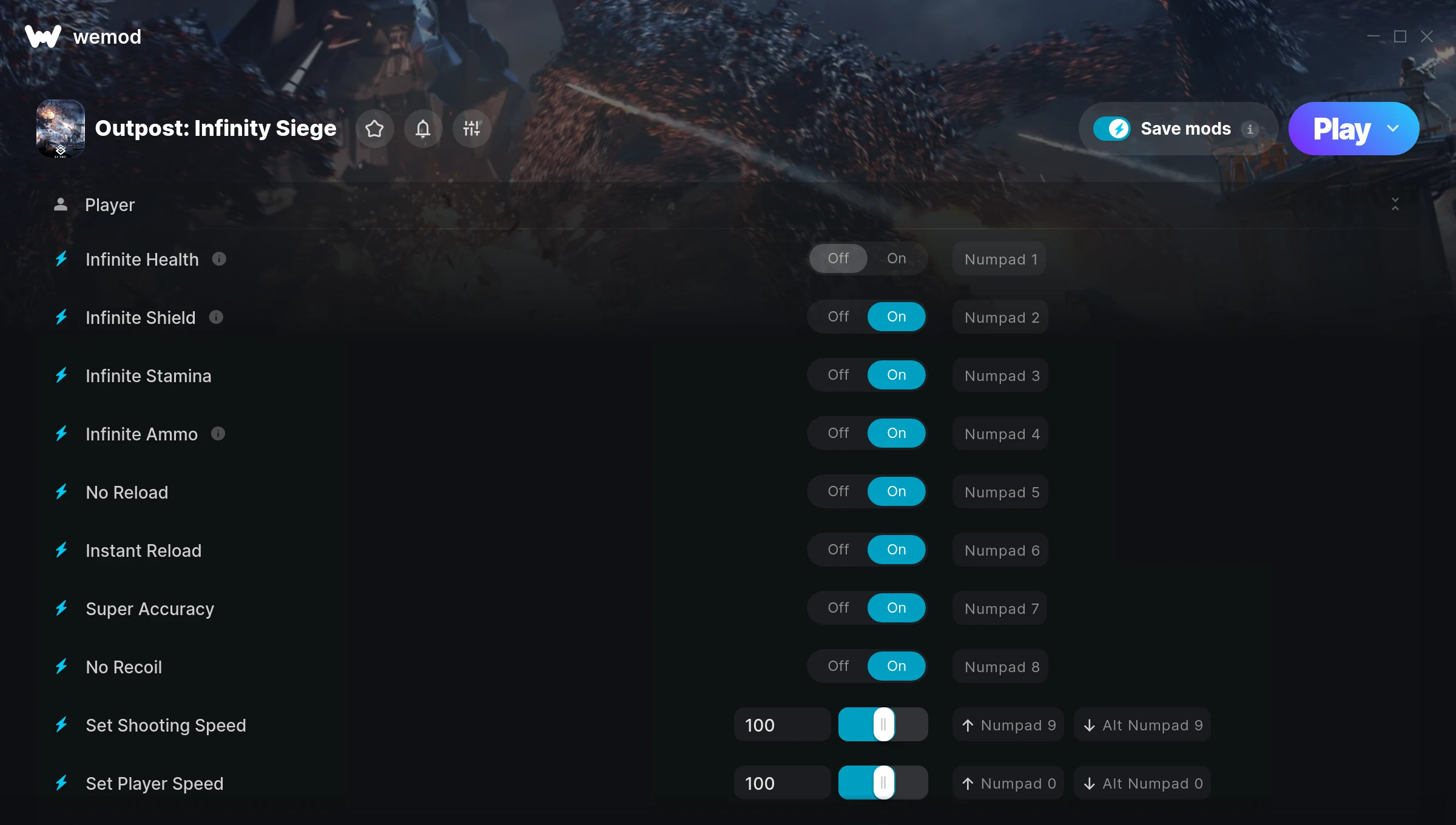Click the Alt Numpad 0 hotkey binding

1141,783
